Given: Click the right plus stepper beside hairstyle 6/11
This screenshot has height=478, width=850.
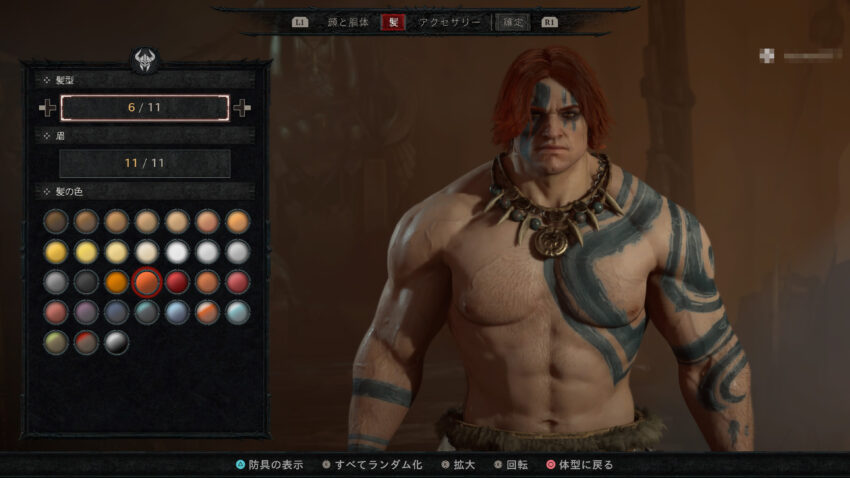Looking at the screenshot, I should [x=242, y=108].
